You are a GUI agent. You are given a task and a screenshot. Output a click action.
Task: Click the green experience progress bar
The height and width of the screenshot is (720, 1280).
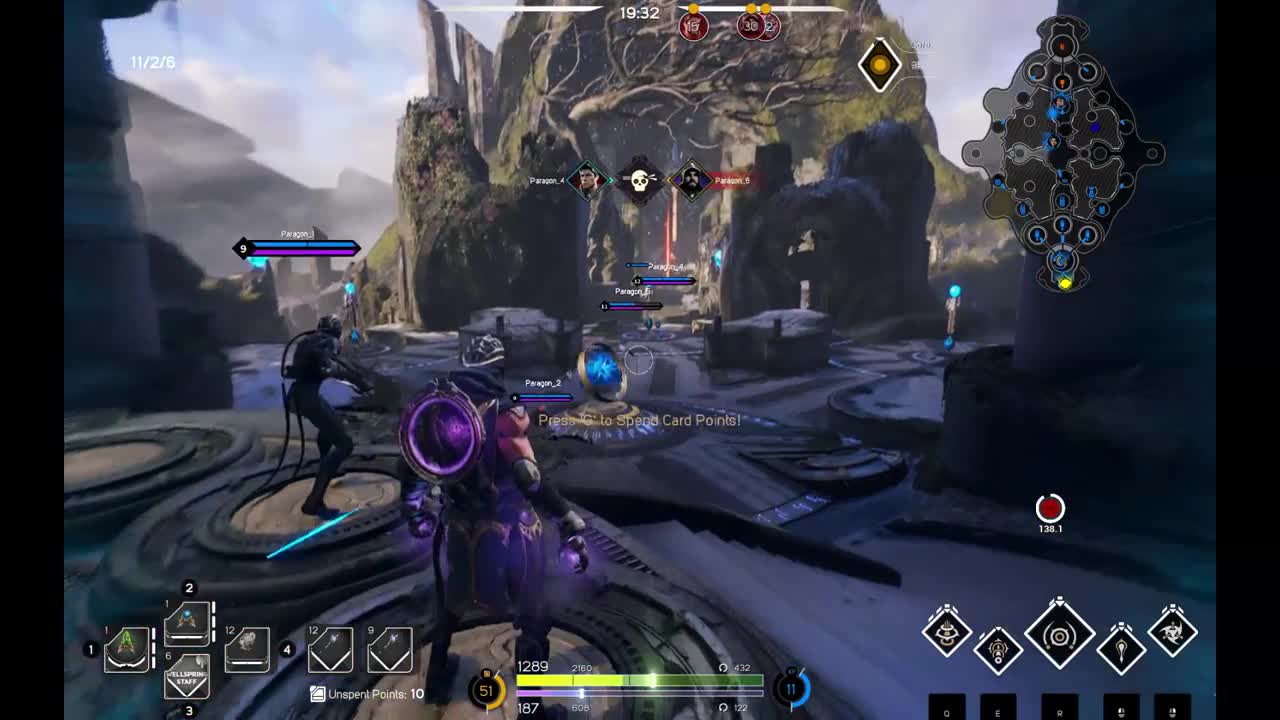(640, 680)
